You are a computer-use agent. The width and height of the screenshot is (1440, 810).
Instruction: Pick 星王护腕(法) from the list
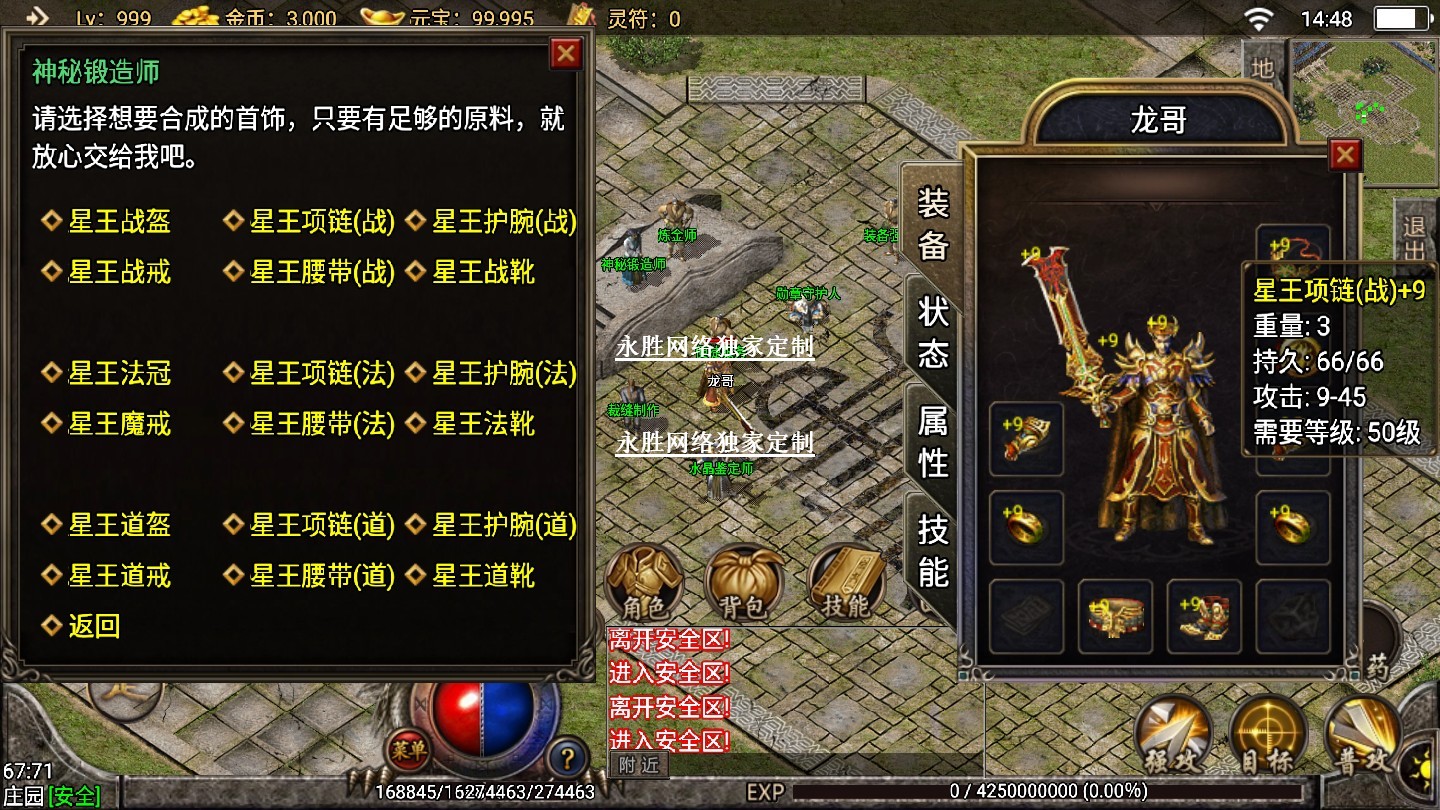504,373
